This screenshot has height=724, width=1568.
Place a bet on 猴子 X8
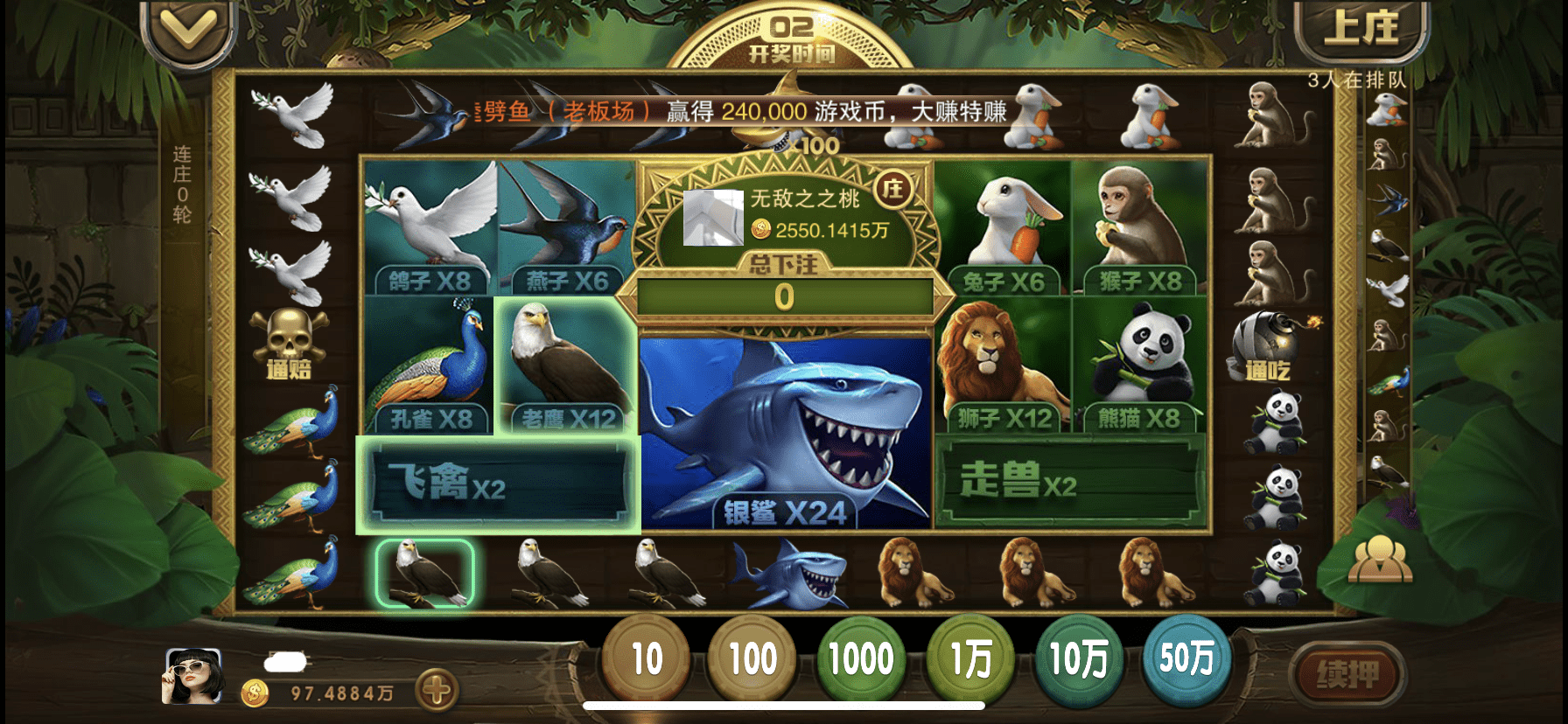tap(1139, 226)
